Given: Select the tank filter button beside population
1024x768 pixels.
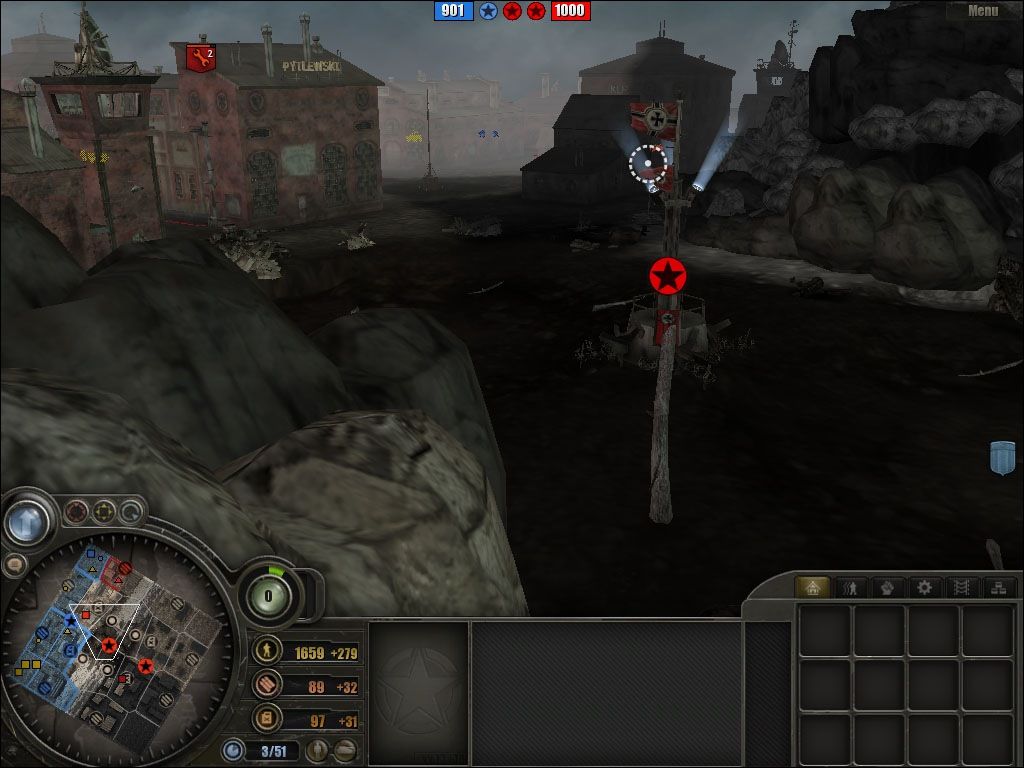Looking at the screenshot, I should point(344,749).
